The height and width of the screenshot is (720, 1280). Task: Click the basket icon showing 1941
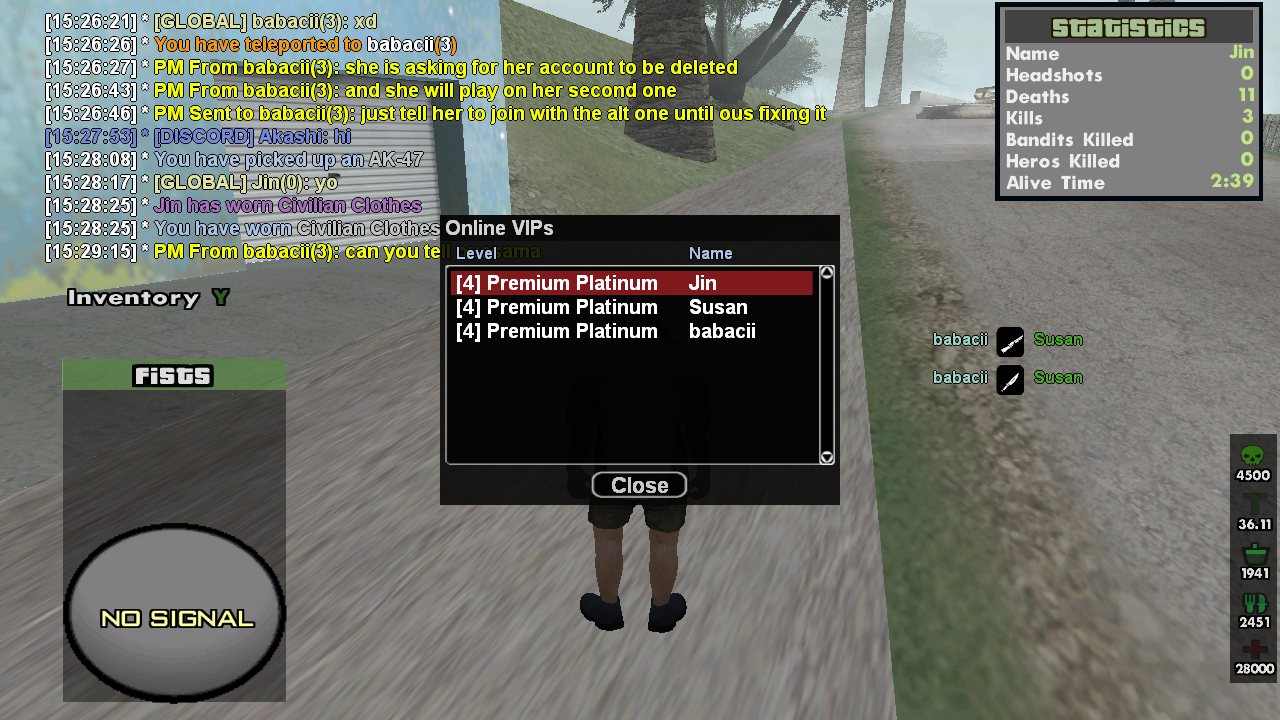pyautogui.click(x=1252, y=553)
